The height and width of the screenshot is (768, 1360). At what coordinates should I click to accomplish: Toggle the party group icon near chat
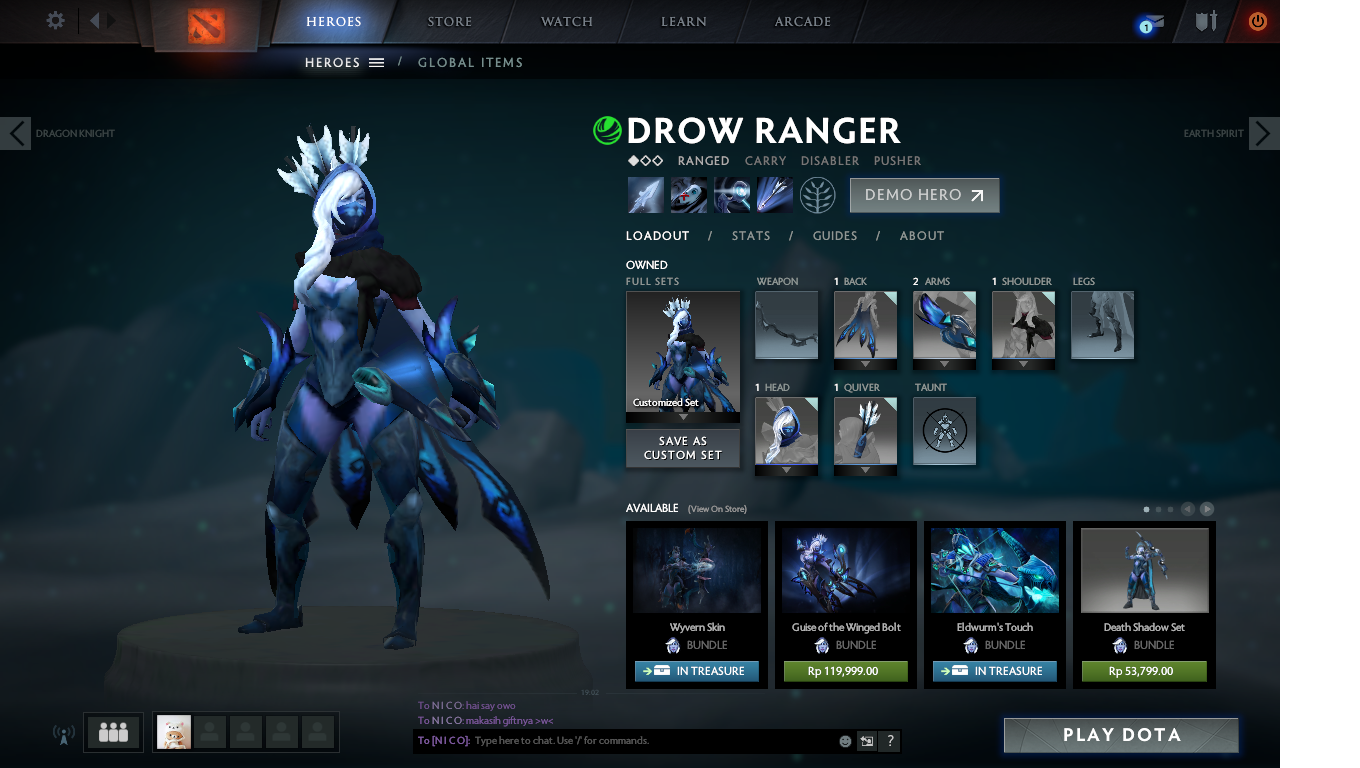[x=113, y=732]
